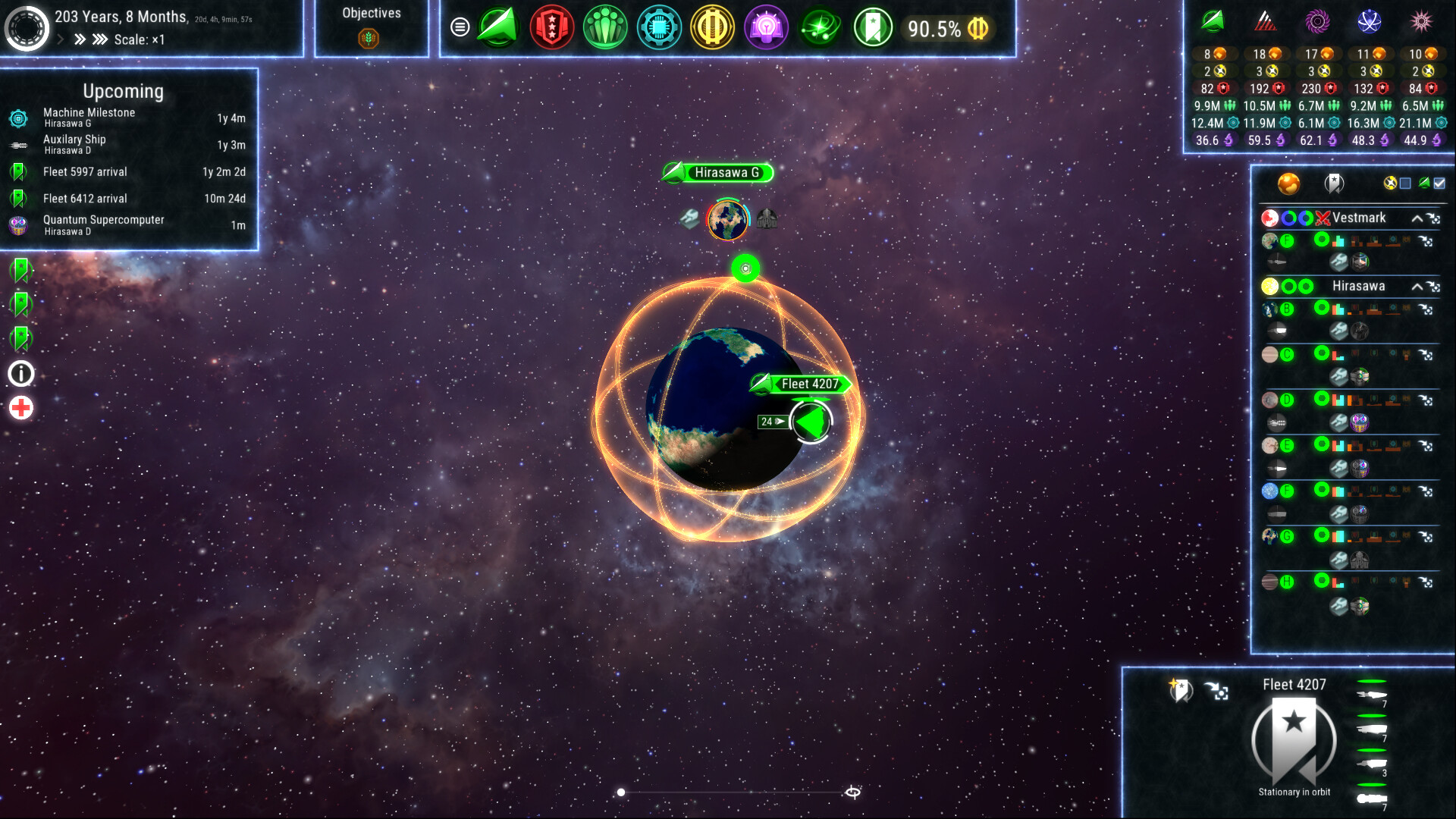
Task: Toggle the checked green ship filter checkbox
Action: click(1439, 183)
